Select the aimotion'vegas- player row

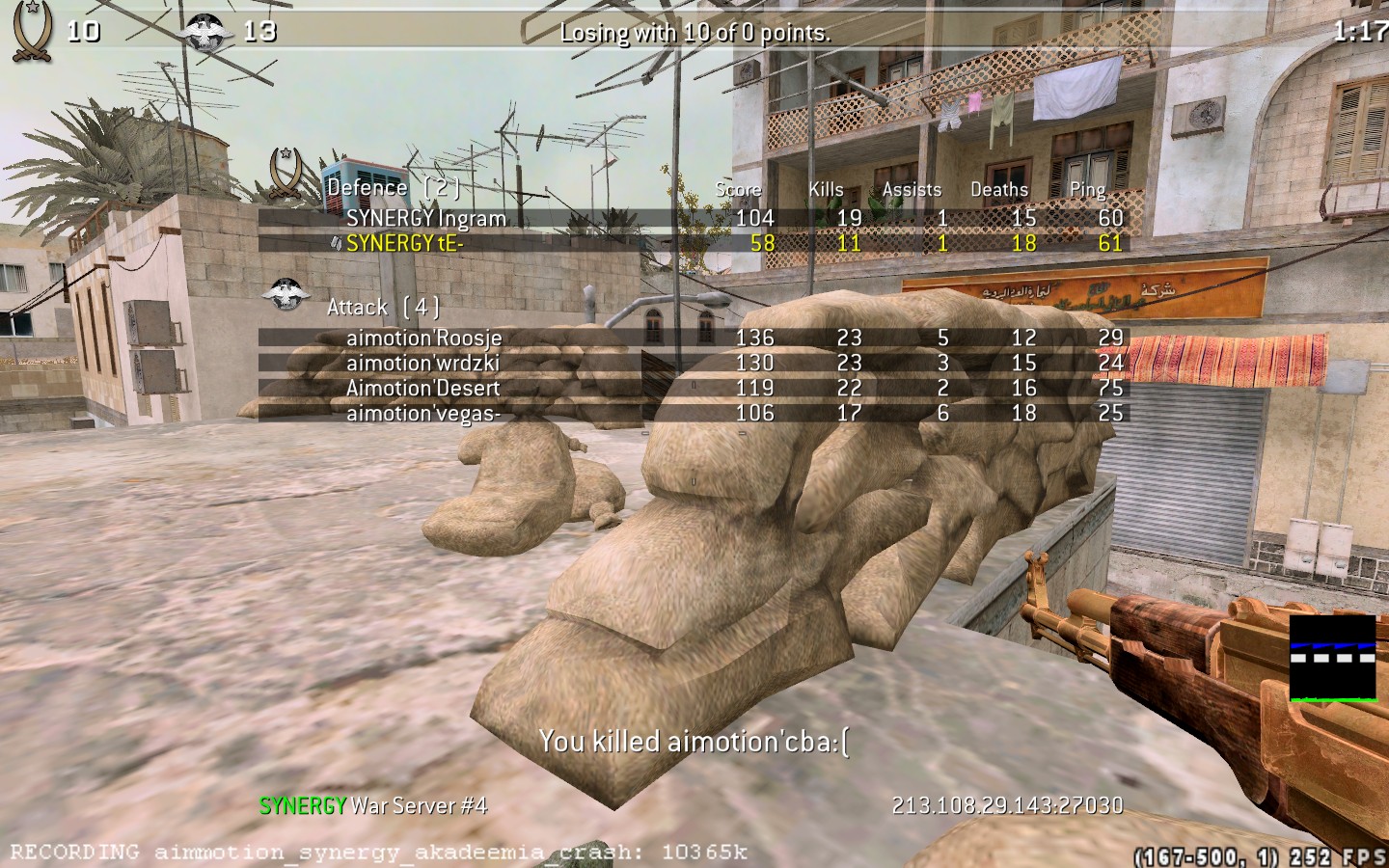coord(422,413)
